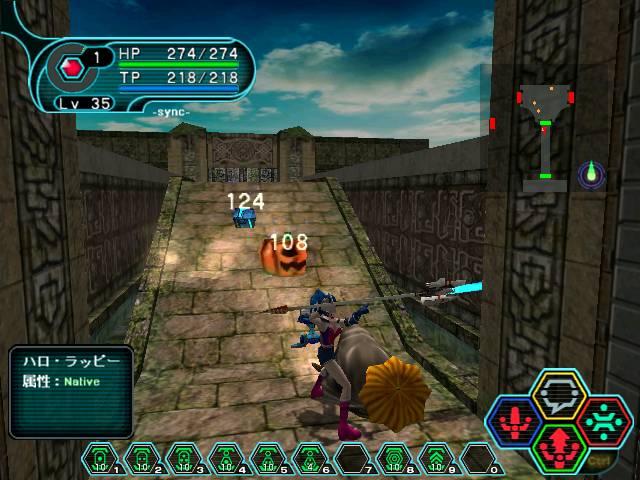Use the quick slot numbered 4
The height and width of the screenshot is (480, 640).
pos(228,457)
